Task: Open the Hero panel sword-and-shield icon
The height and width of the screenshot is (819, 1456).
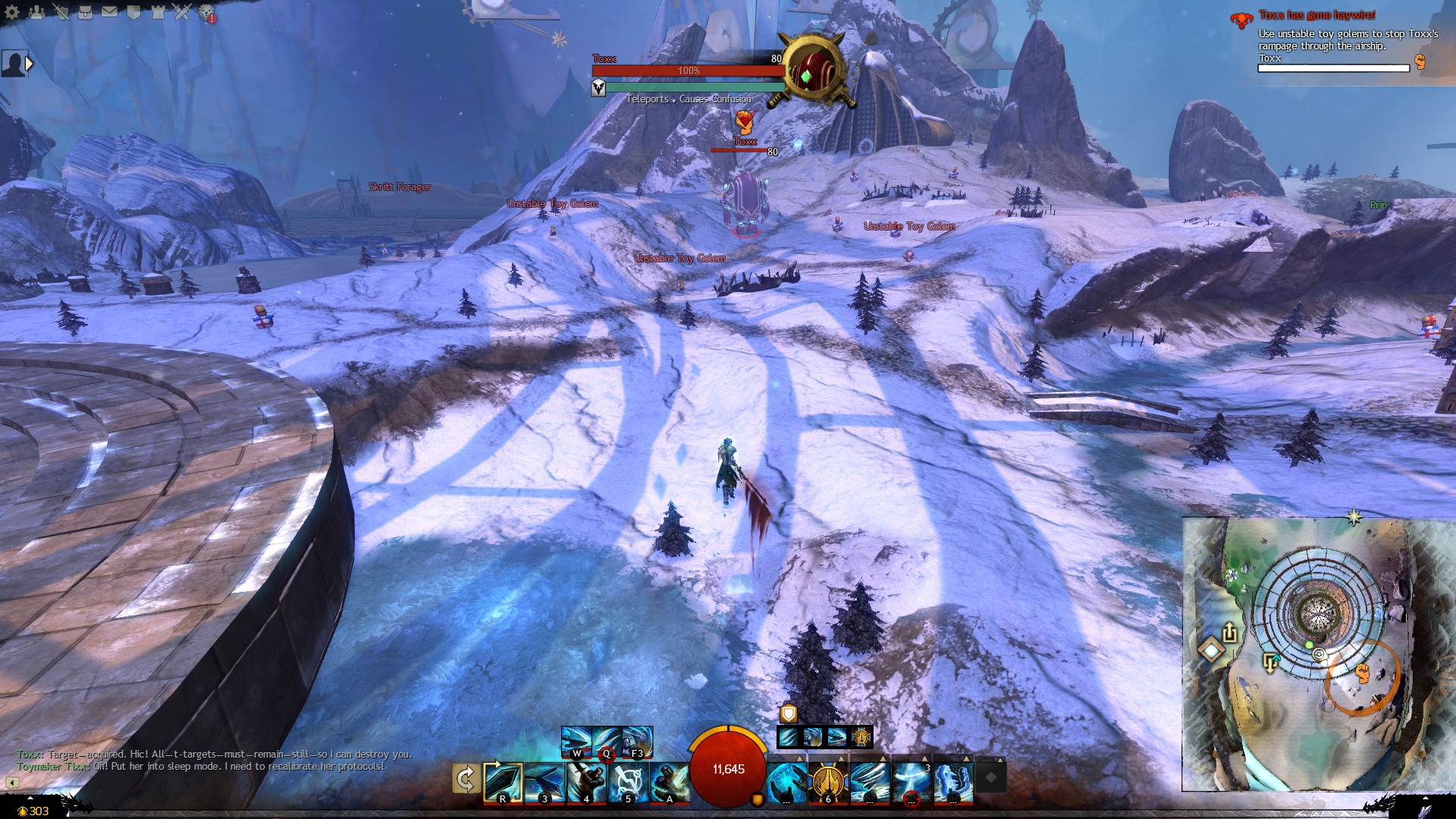Action: pos(61,11)
